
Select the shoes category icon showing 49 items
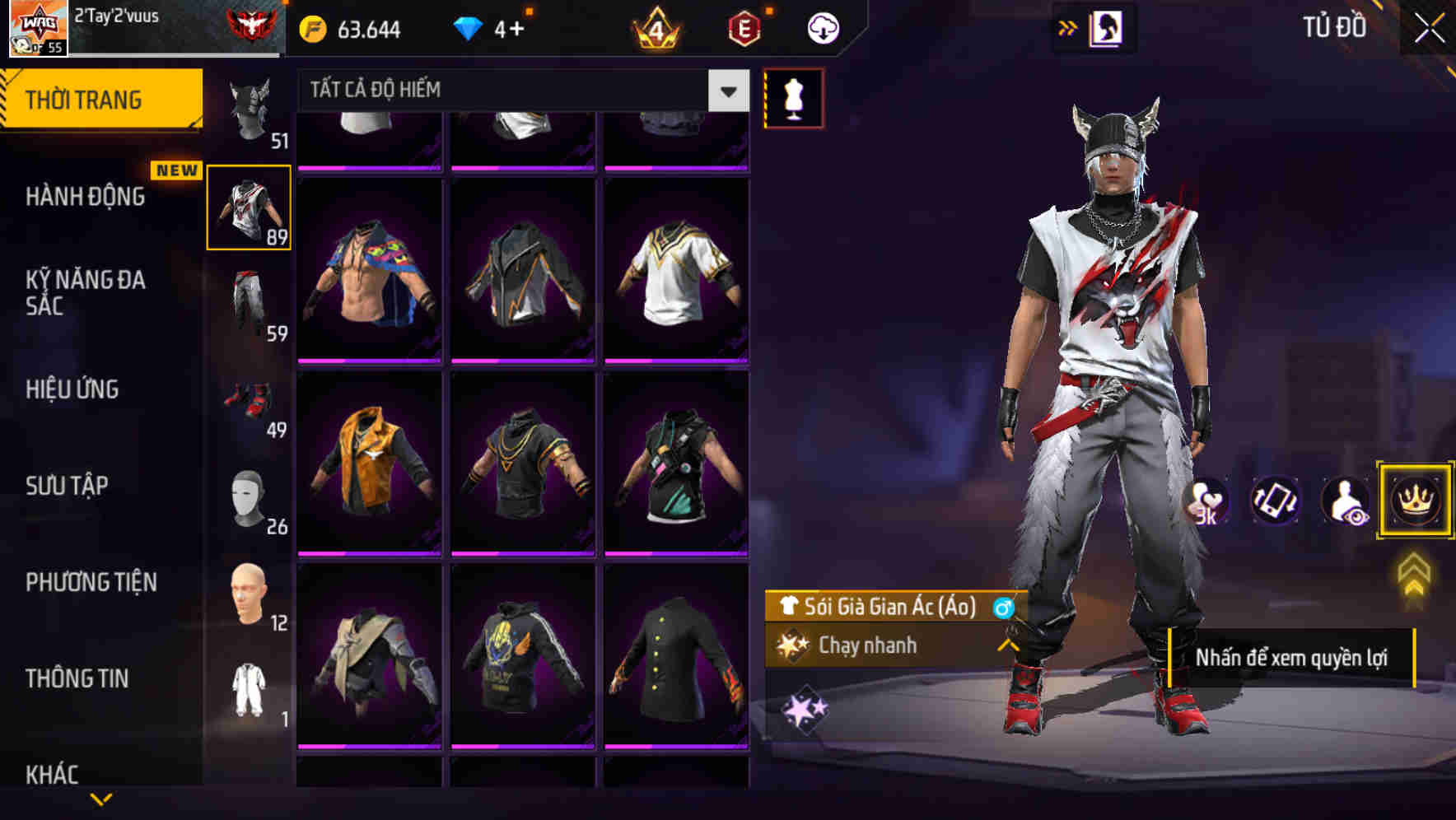point(250,401)
